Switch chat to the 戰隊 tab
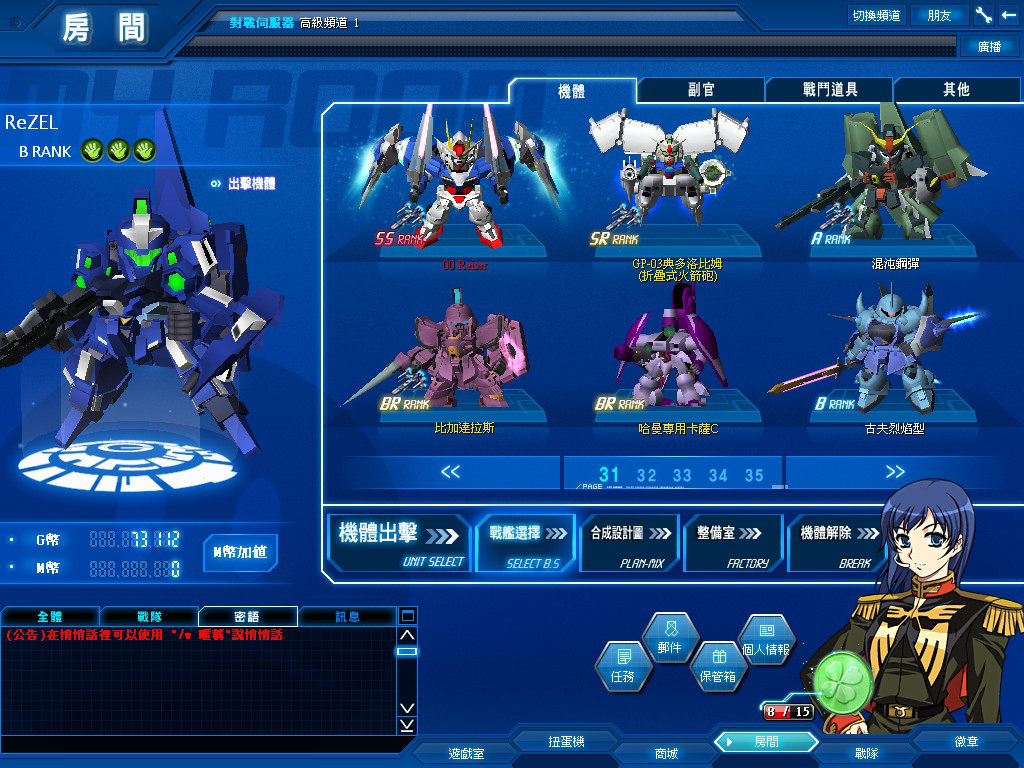The height and width of the screenshot is (768, 1024). 148,617
